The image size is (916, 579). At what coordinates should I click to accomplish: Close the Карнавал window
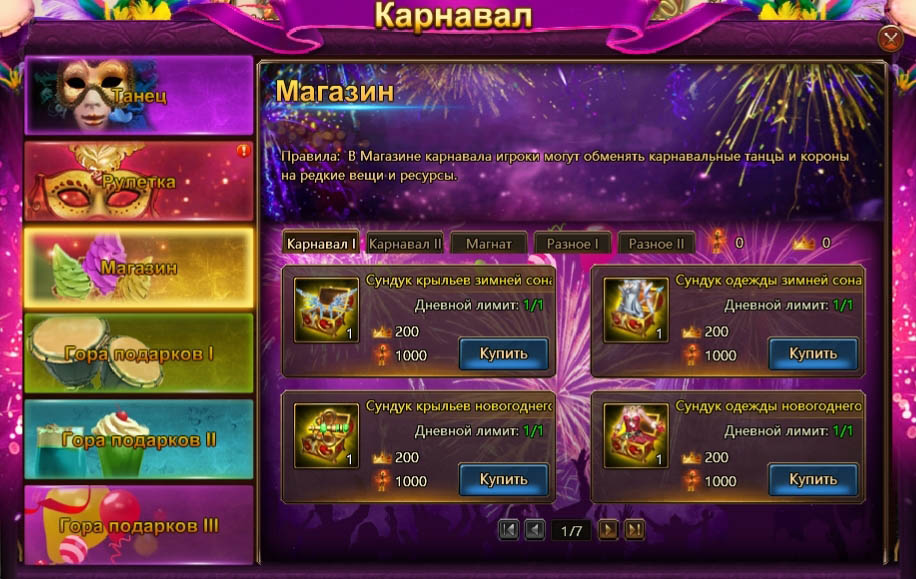890,38
